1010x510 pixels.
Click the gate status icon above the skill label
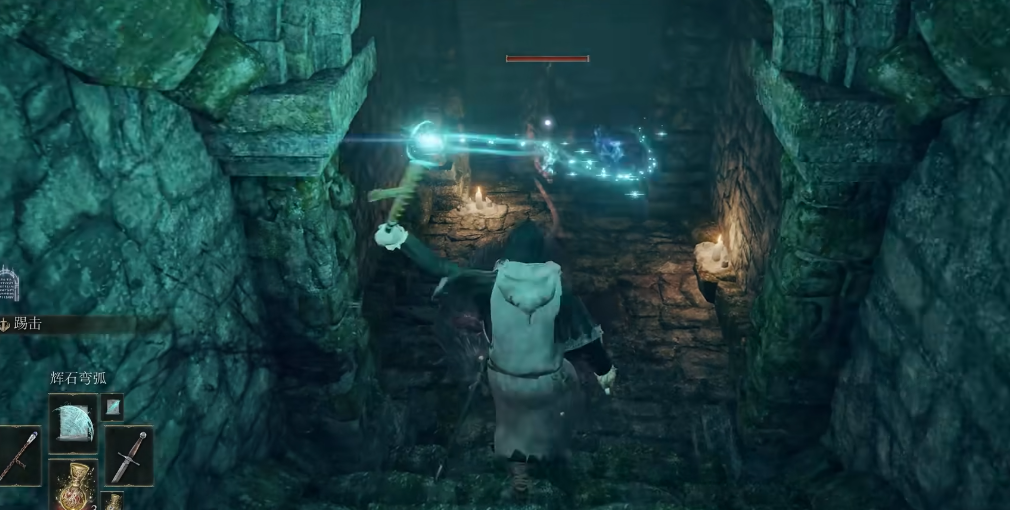pos(9,285)
